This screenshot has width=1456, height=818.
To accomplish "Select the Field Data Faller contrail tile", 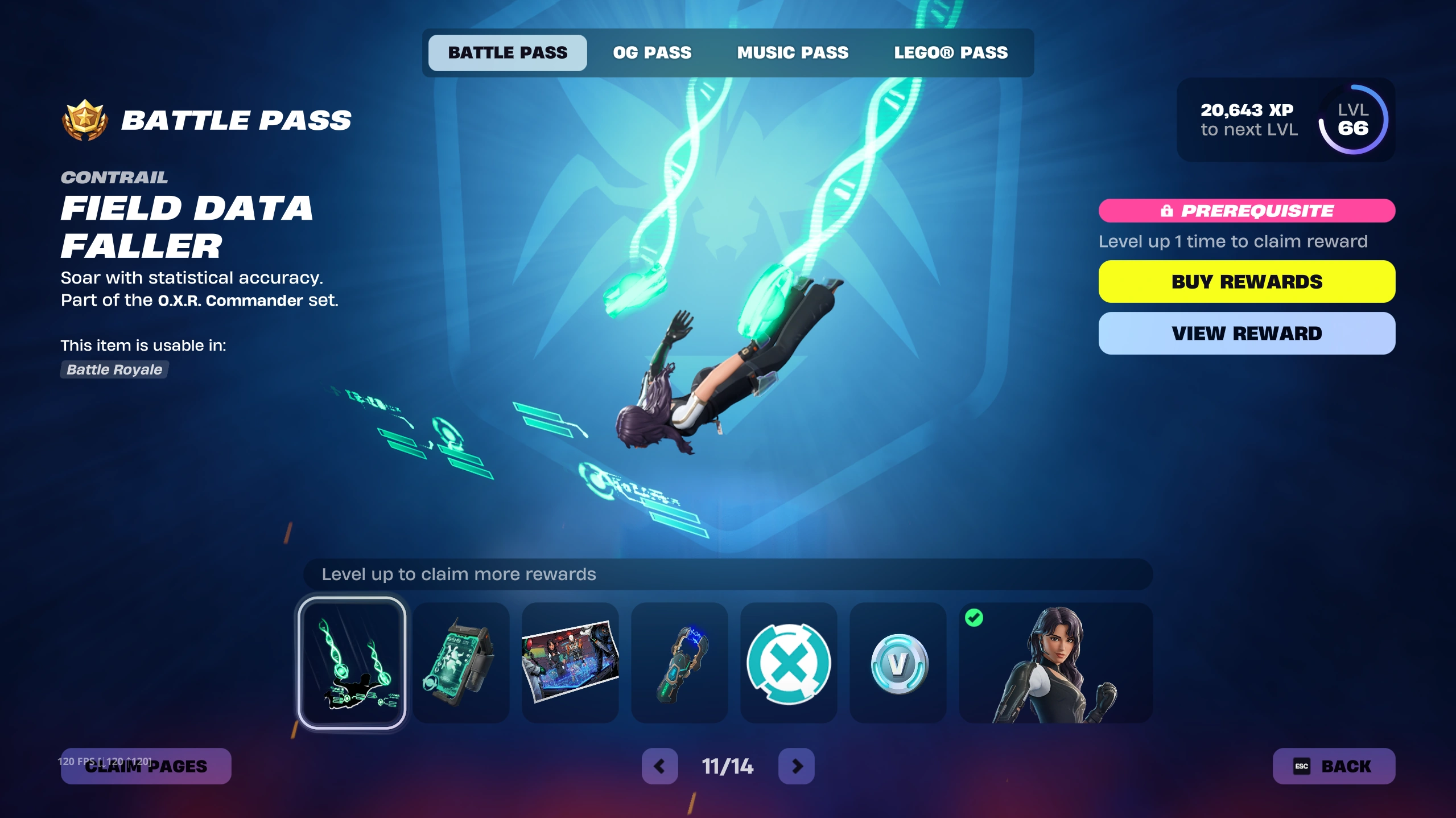I will coord(352,663).
